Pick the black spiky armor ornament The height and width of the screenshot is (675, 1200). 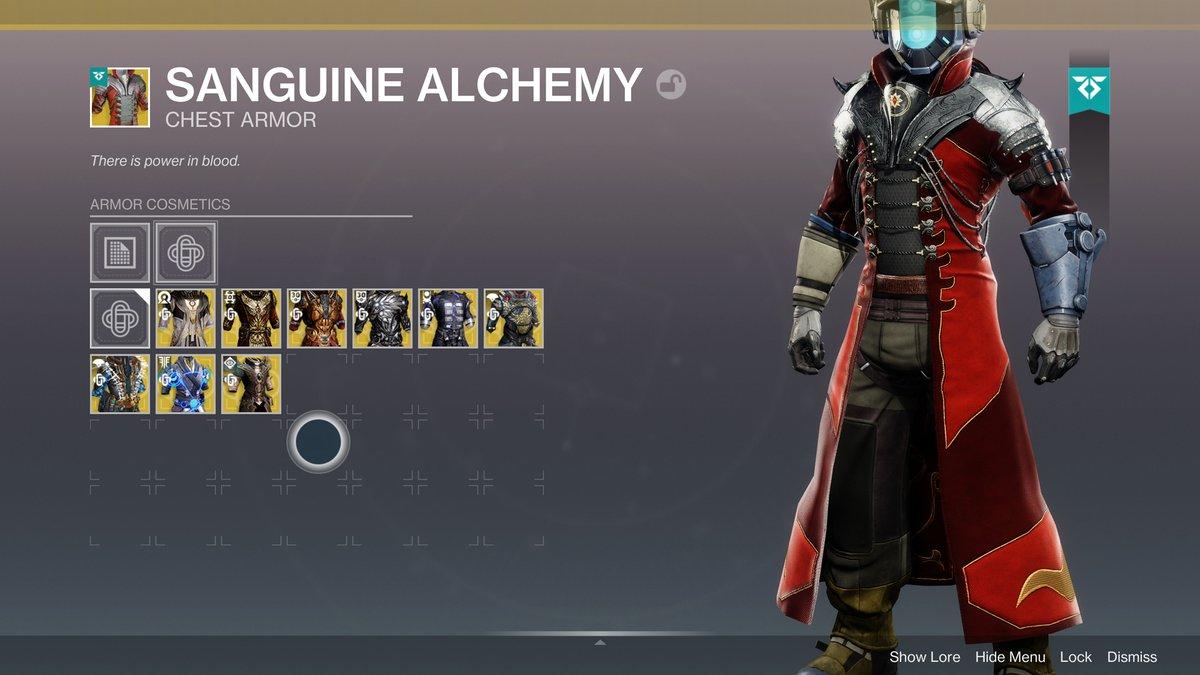(x=383, y=318)
